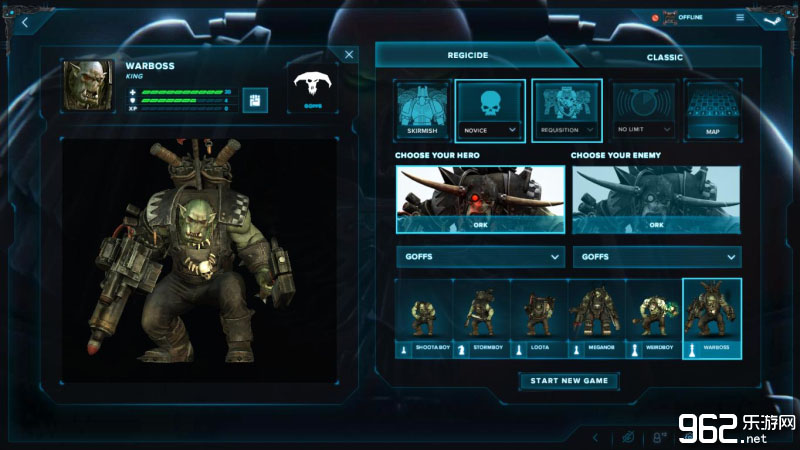Select the Stormboy unit tile
The width and height of the screenshot is (800, 450).
[x=481, y=318]
